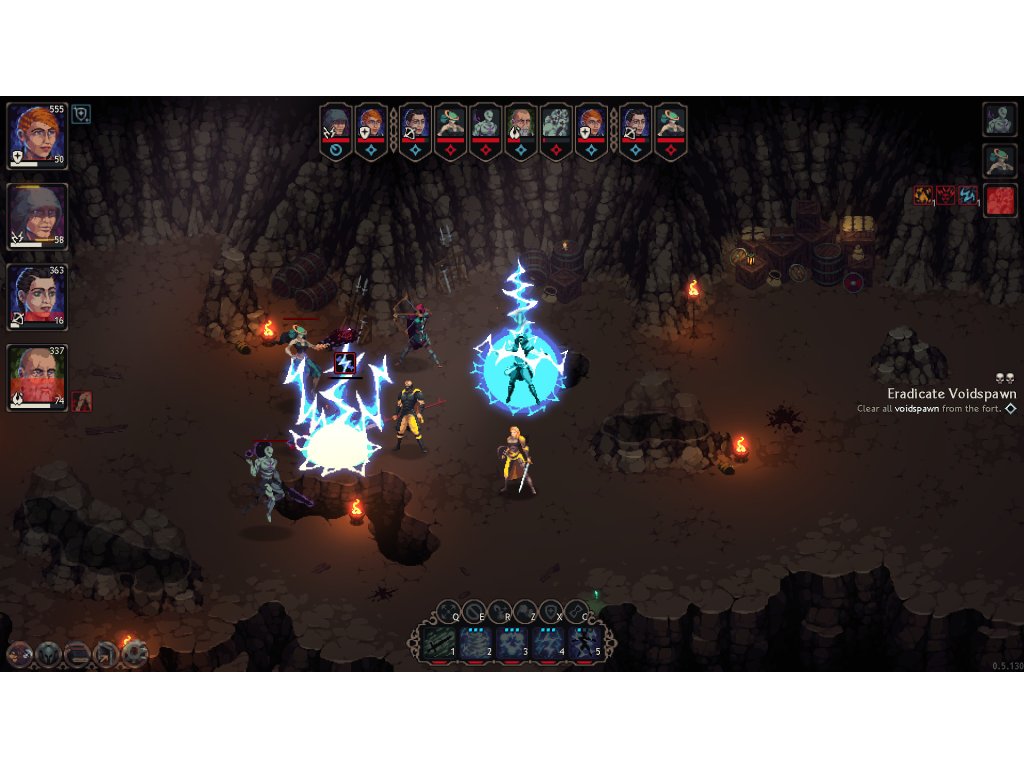Click the solid red enemy portrait tile
This screenshot has height=768, width=1024.
click(x=999, y=200)
